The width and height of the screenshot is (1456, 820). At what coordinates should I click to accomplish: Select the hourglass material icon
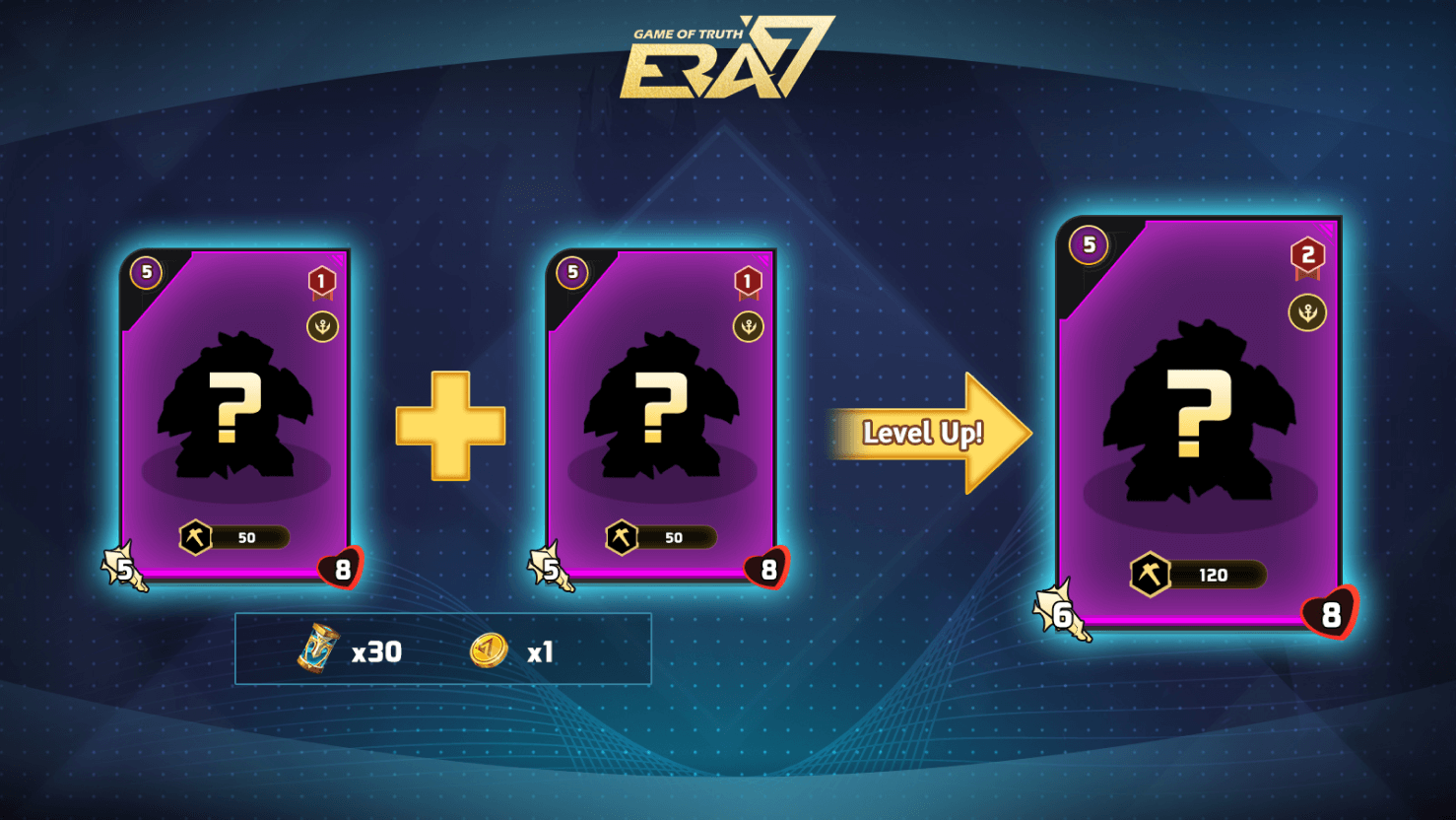pyautogui.click(x=318, y=649)
